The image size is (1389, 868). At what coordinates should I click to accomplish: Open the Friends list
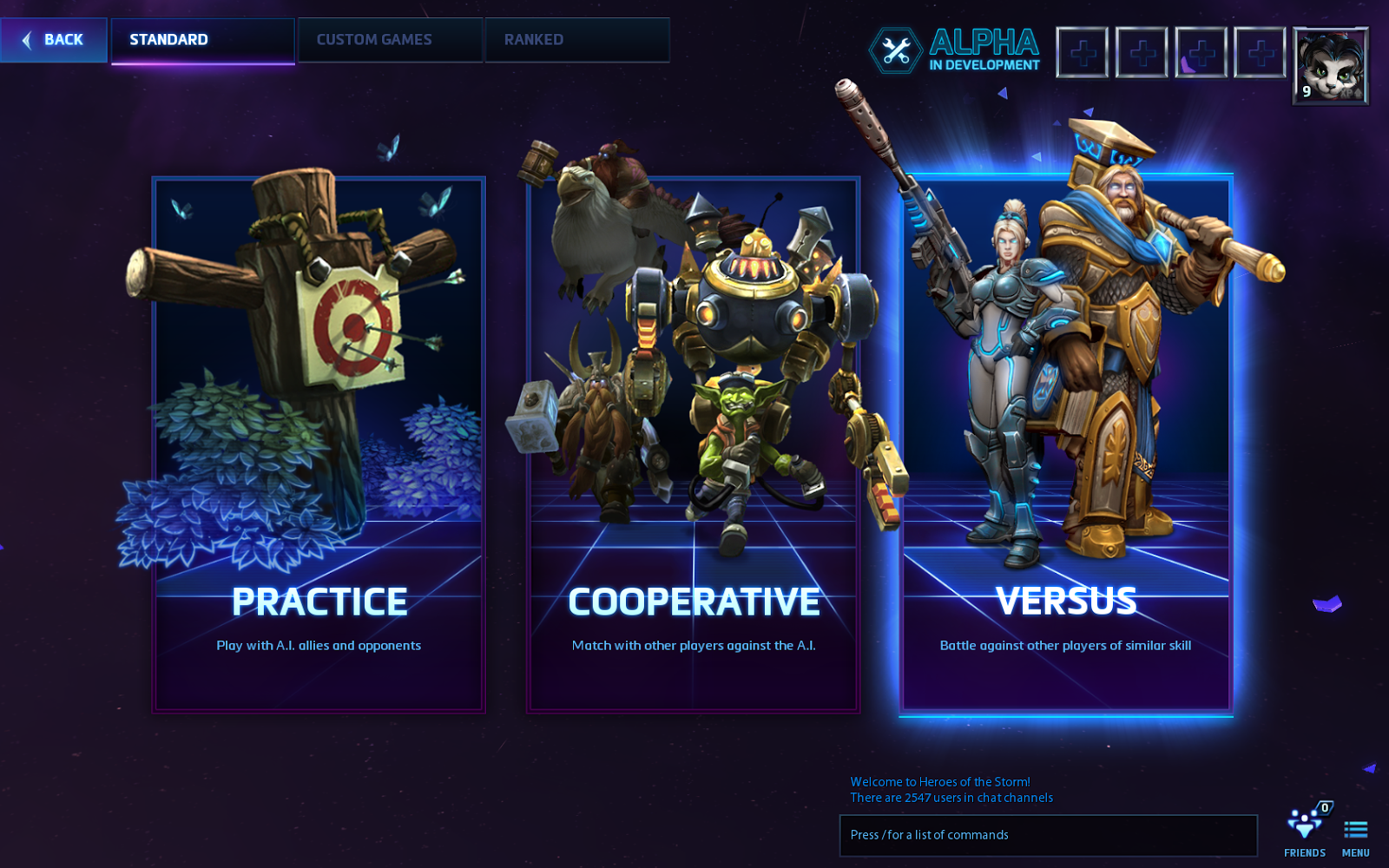click(1305, 832)
